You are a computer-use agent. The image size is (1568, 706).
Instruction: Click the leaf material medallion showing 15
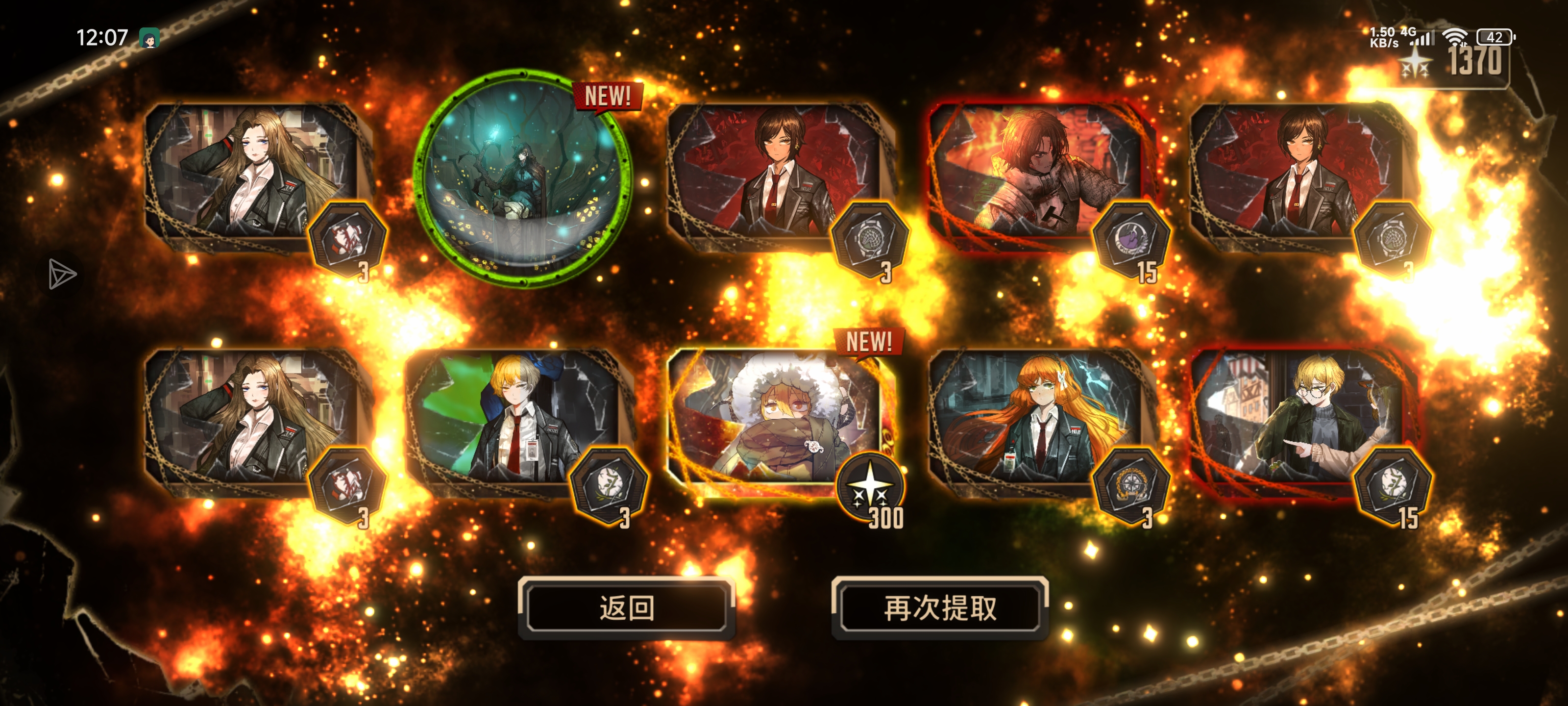pos(1393,487)
